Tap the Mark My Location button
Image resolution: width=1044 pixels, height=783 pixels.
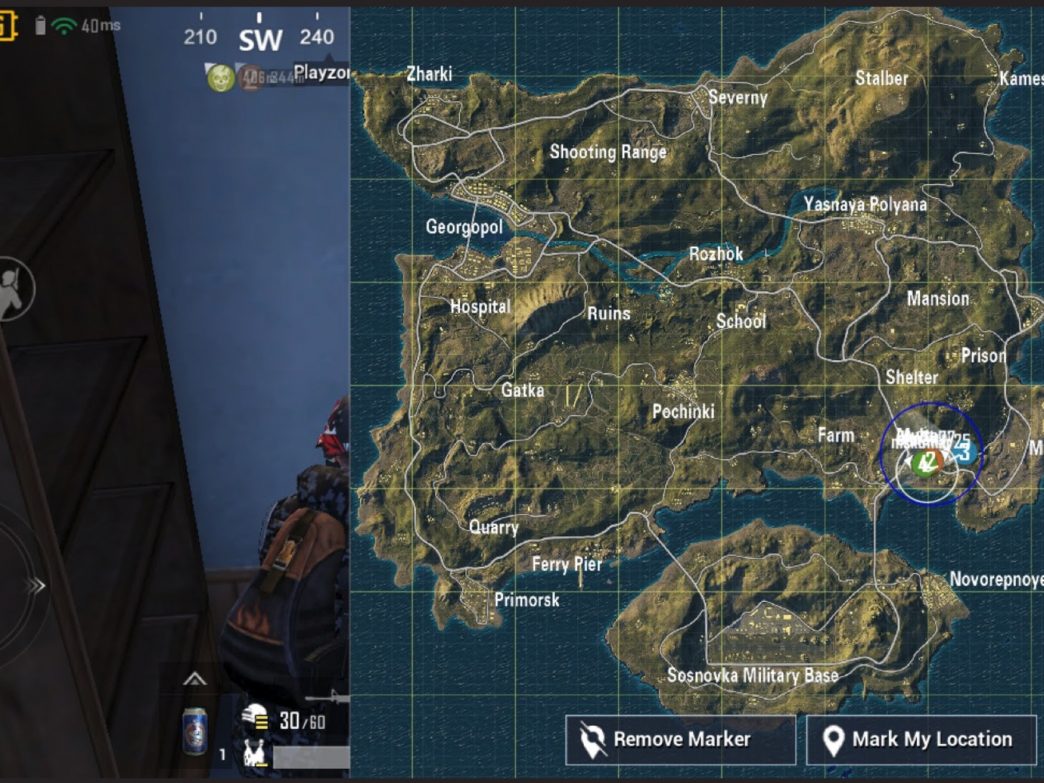pyautogui.click(x=921, y=740)
